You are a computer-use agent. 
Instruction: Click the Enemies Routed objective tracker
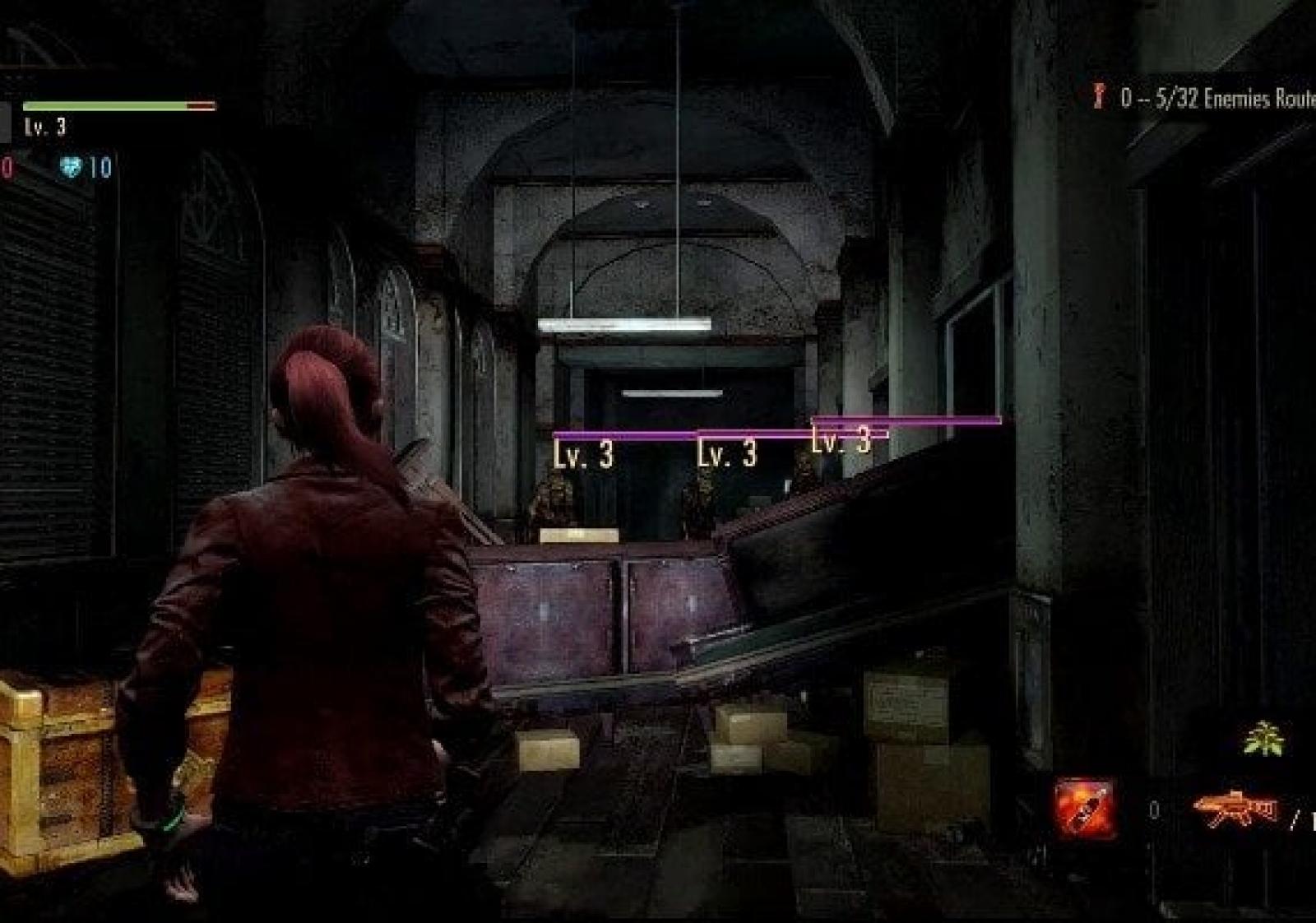coord(1209,99)
